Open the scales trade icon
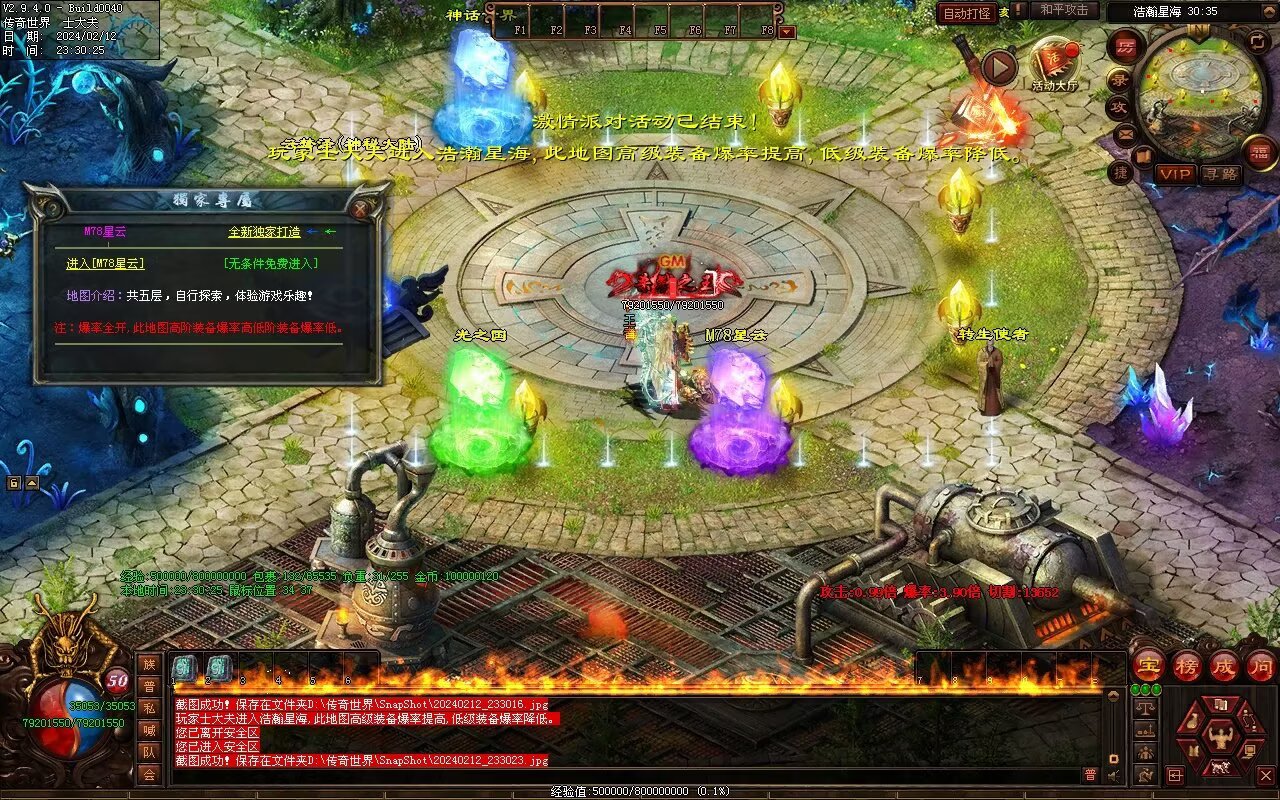 click(1146, 708)
